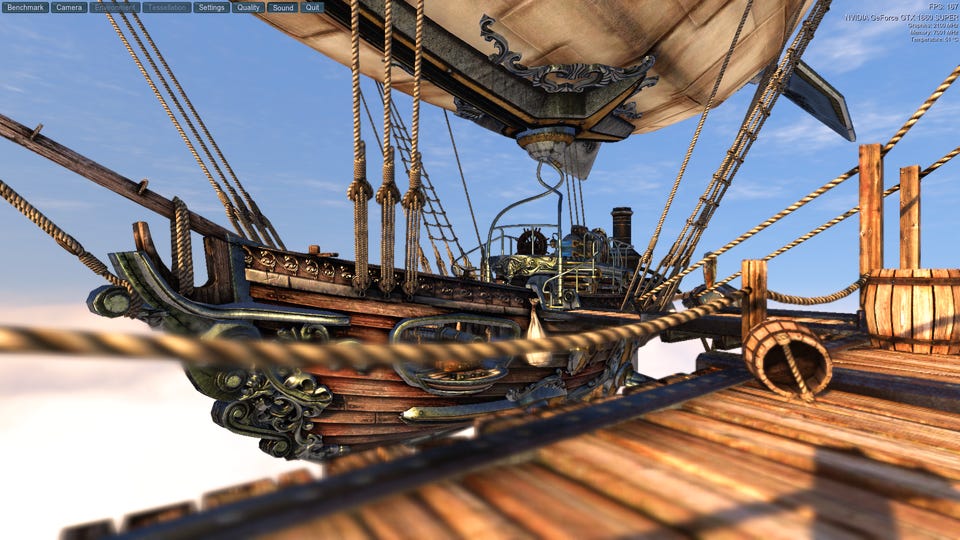Open the Settings panel
Screen dimensions: 960x540
click(x=211, y=7)
